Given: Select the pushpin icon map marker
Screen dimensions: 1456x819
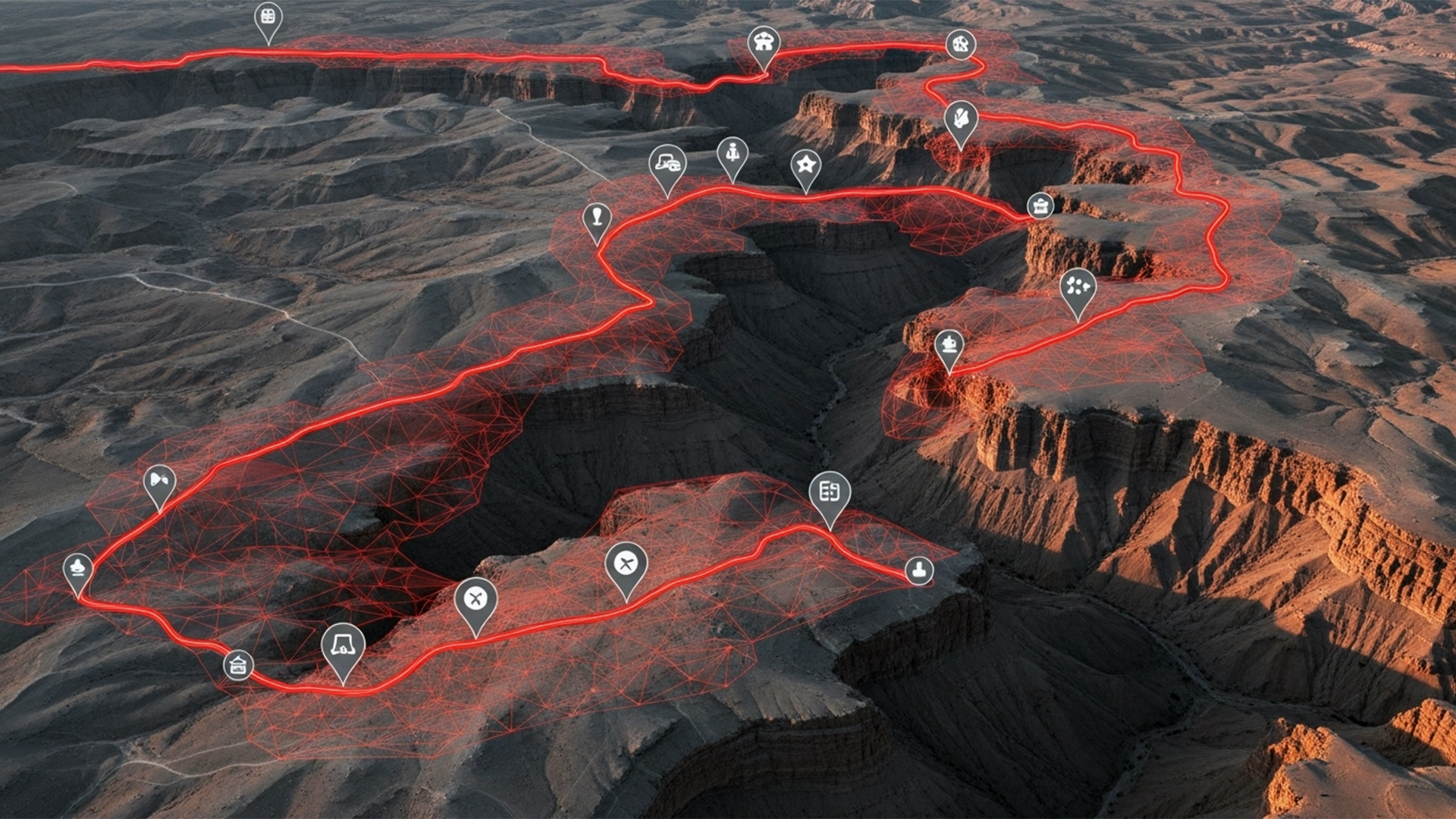Looking at the screenshot, I should 598,218.
